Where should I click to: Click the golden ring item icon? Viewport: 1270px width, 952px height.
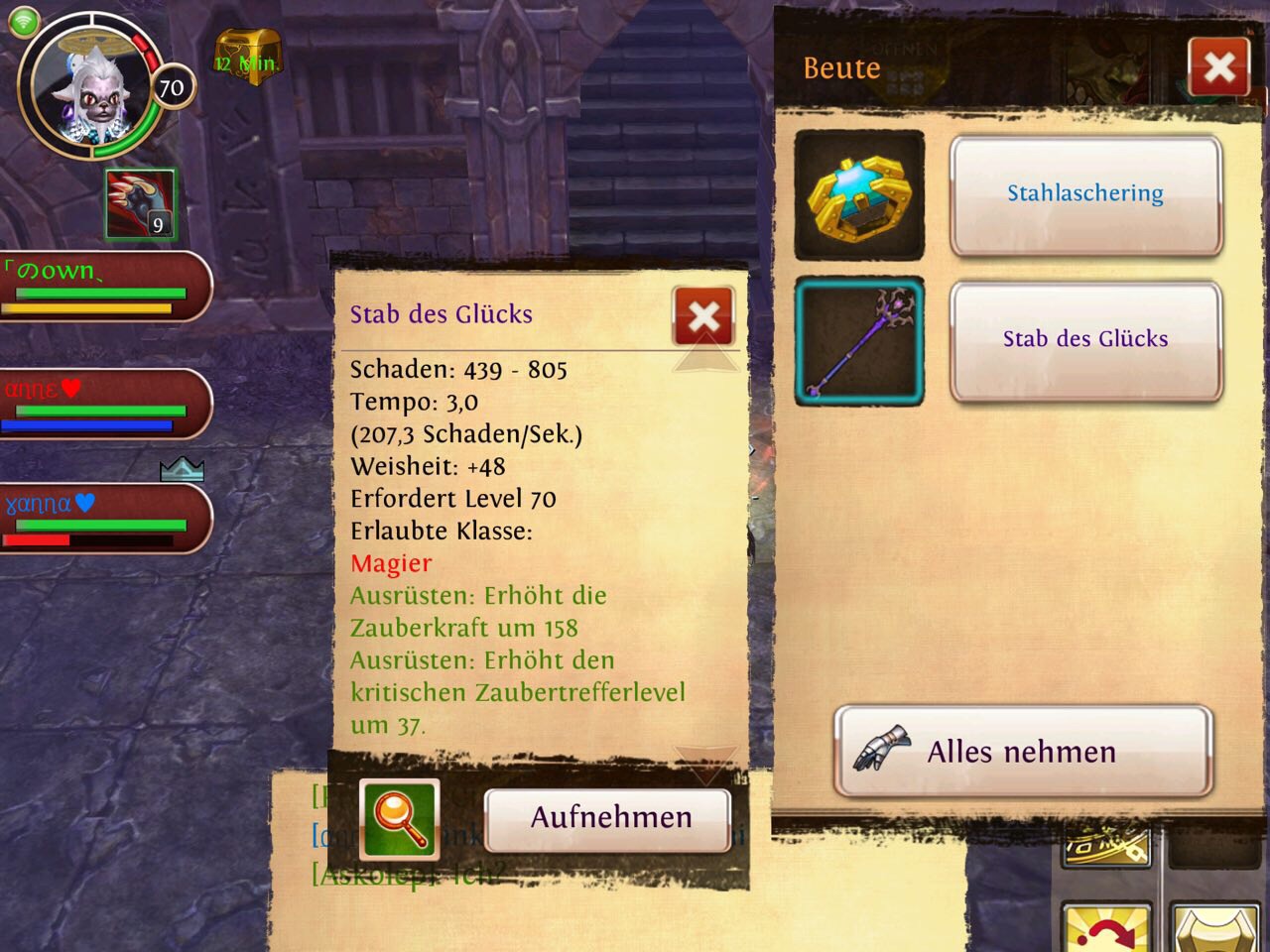[859, 195]
